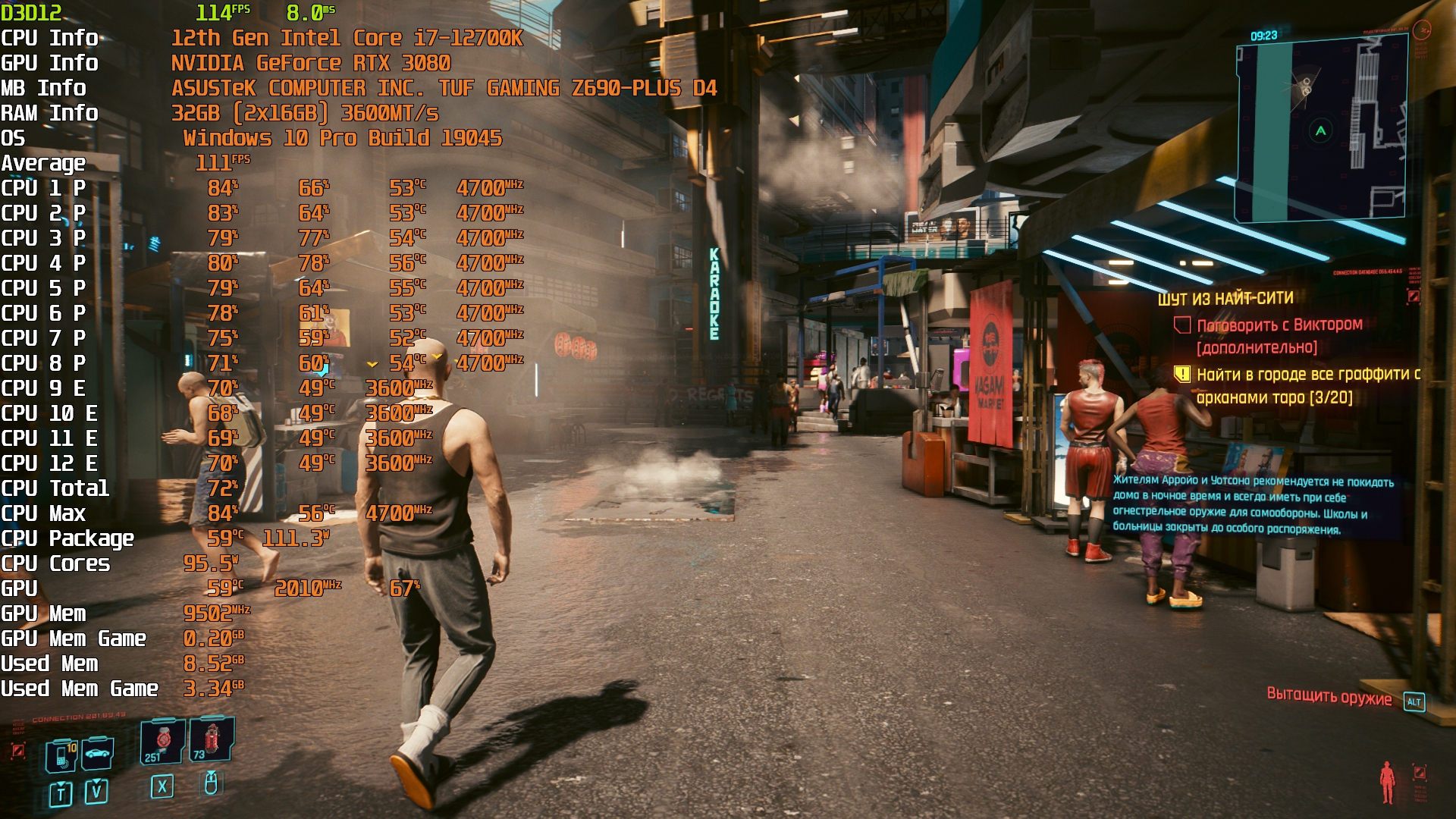Use the health inhaler slot showing 251

162,740
